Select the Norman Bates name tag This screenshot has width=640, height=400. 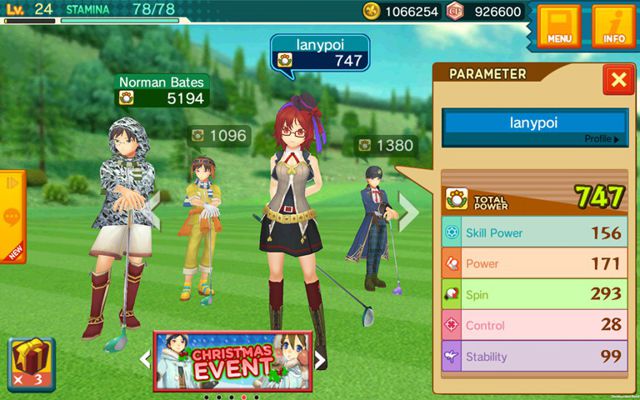[161, 90]
